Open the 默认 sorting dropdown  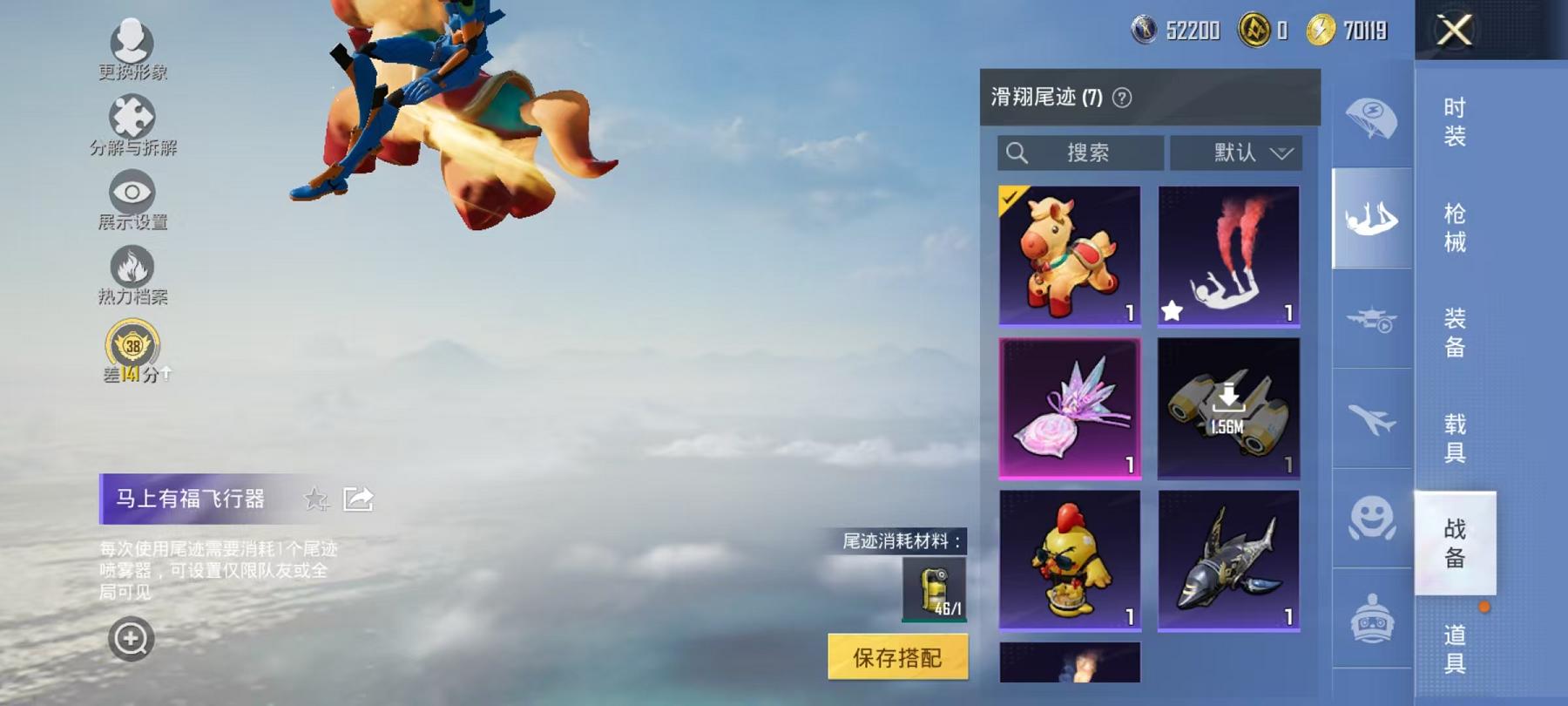click(1235, 153)
